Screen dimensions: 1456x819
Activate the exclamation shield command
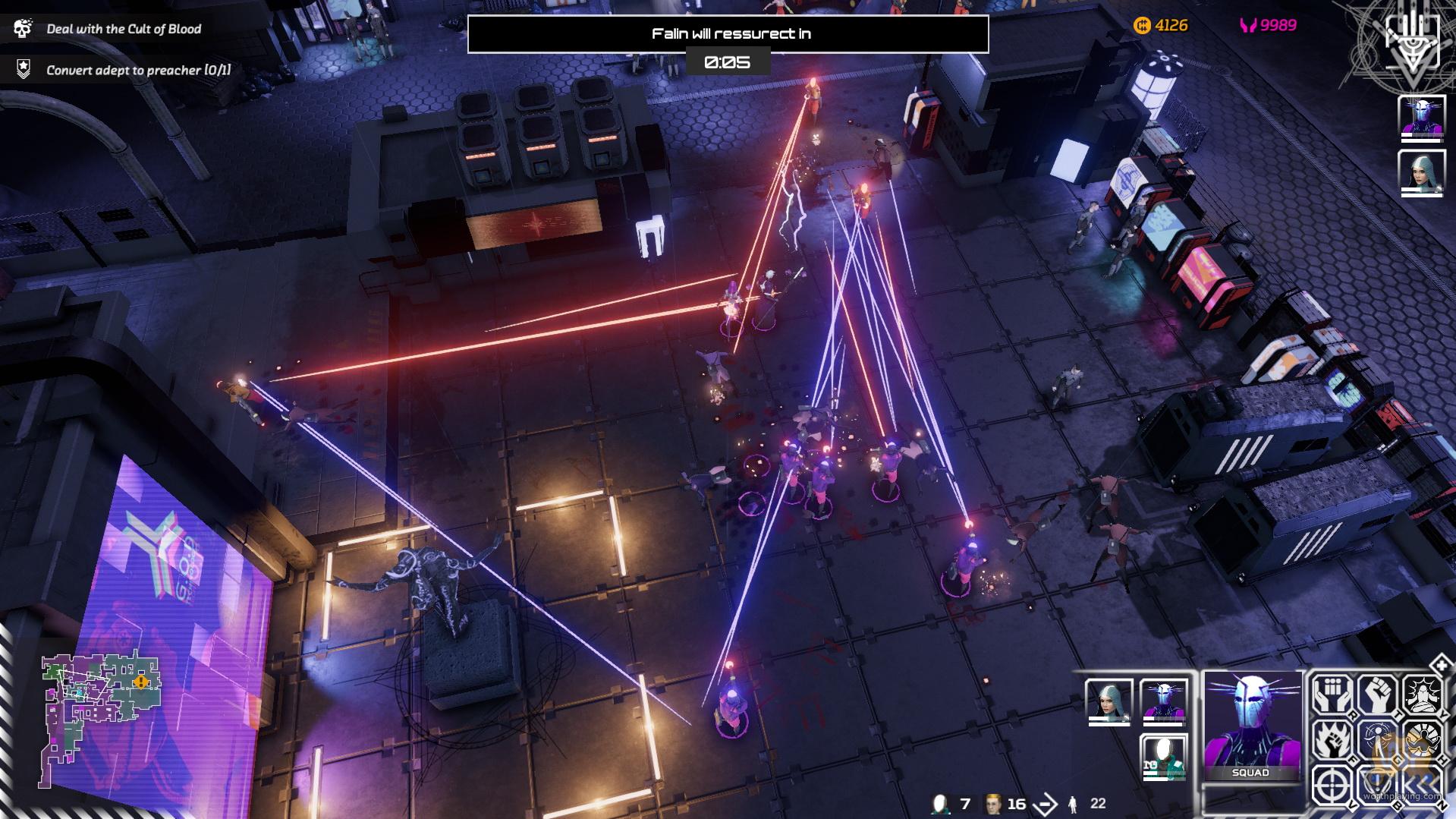coord(1376,785)
